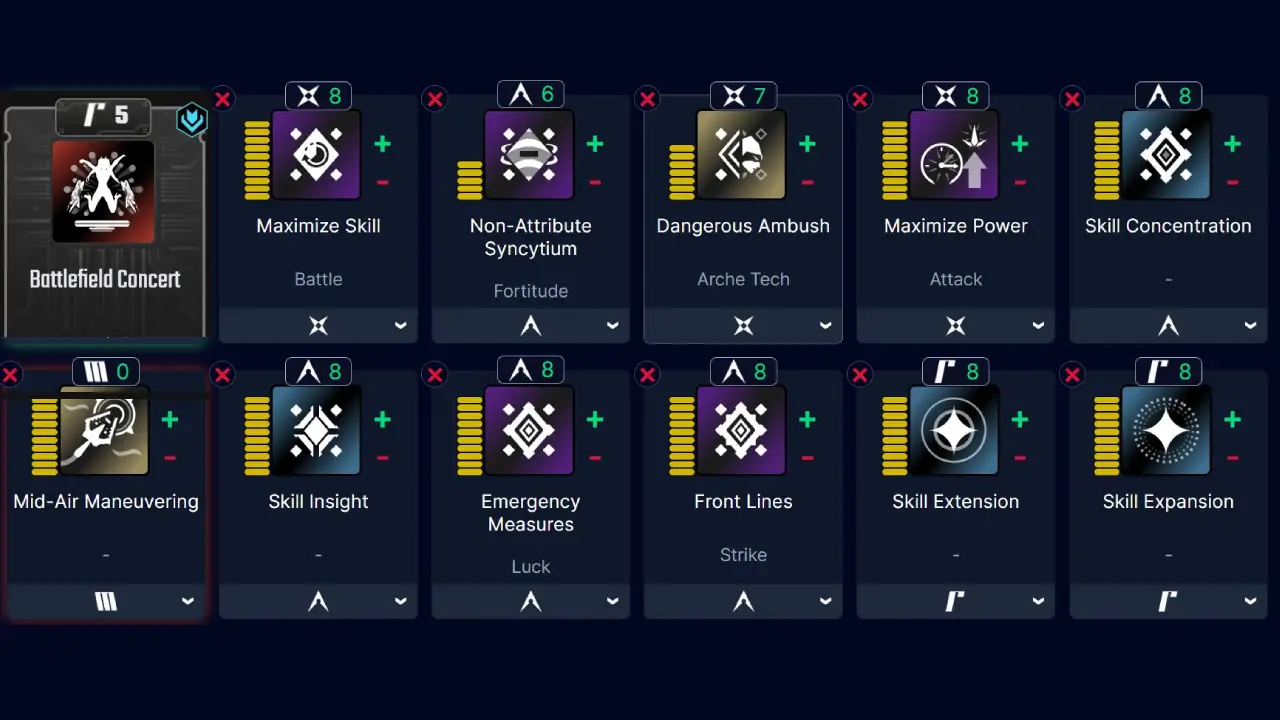1280x720 pixels.
Task: Select the Dangerous Ambush module icon
Action: 743,155
